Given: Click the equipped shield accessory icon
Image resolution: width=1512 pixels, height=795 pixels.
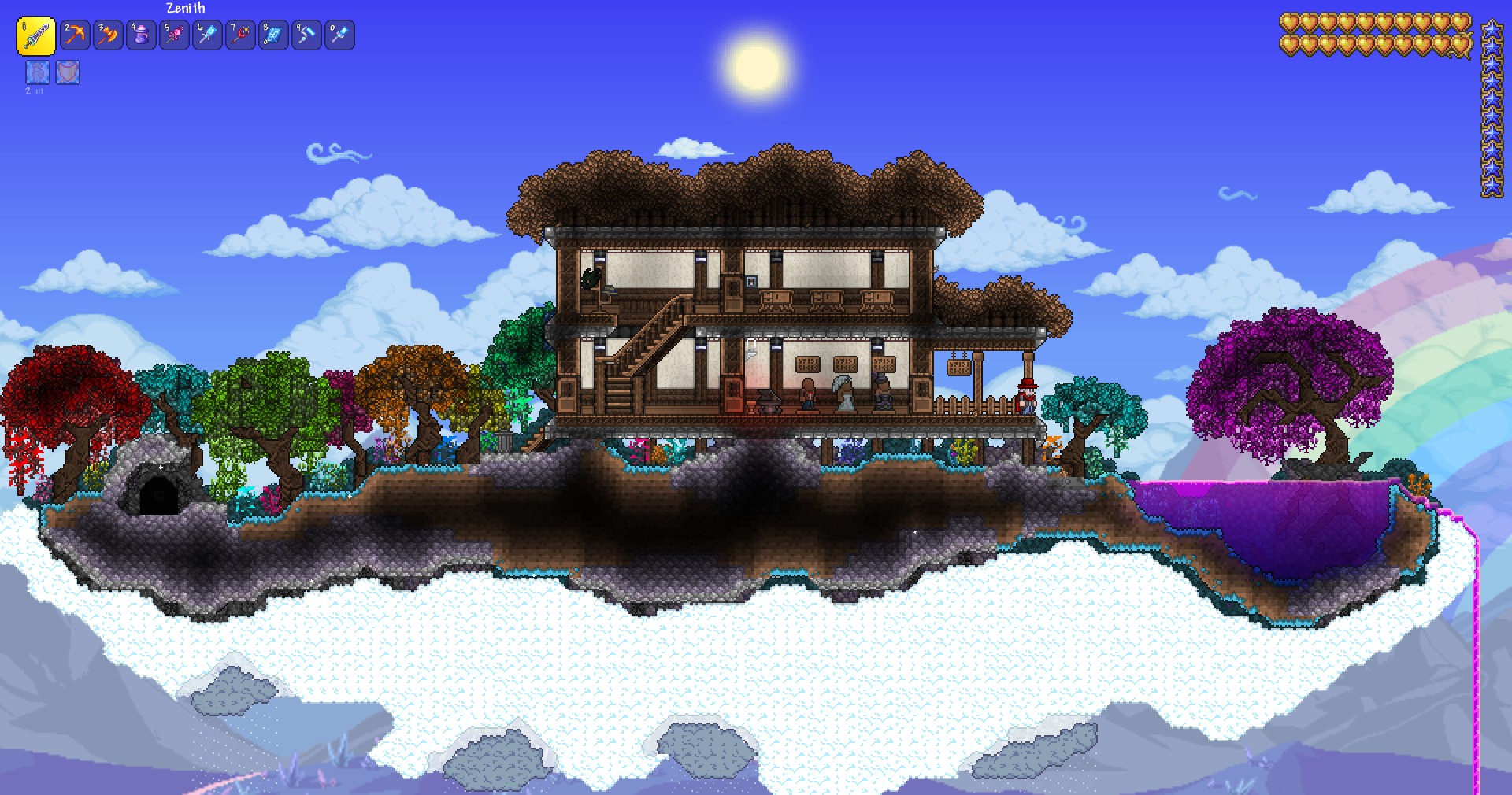Looking at the screenshot, I should [x=69, y=73].
